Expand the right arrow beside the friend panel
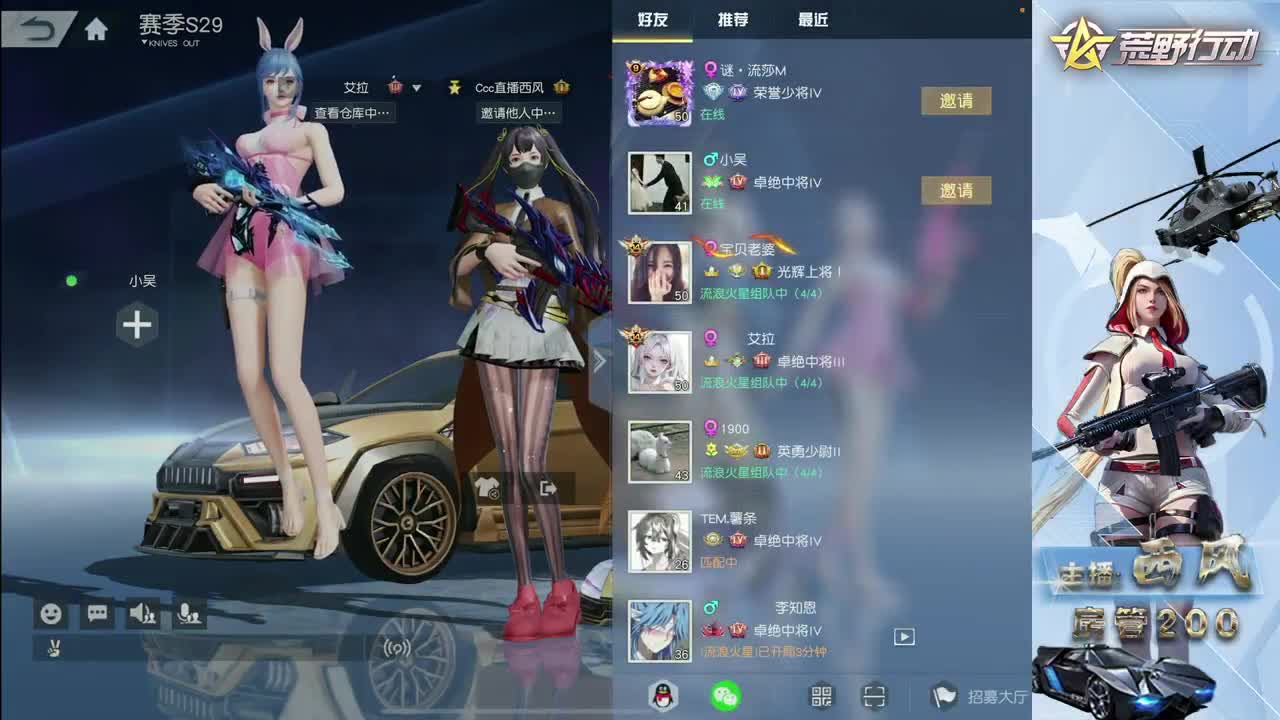This screenshot has height=720, width=1280. (x=601, y=360)
